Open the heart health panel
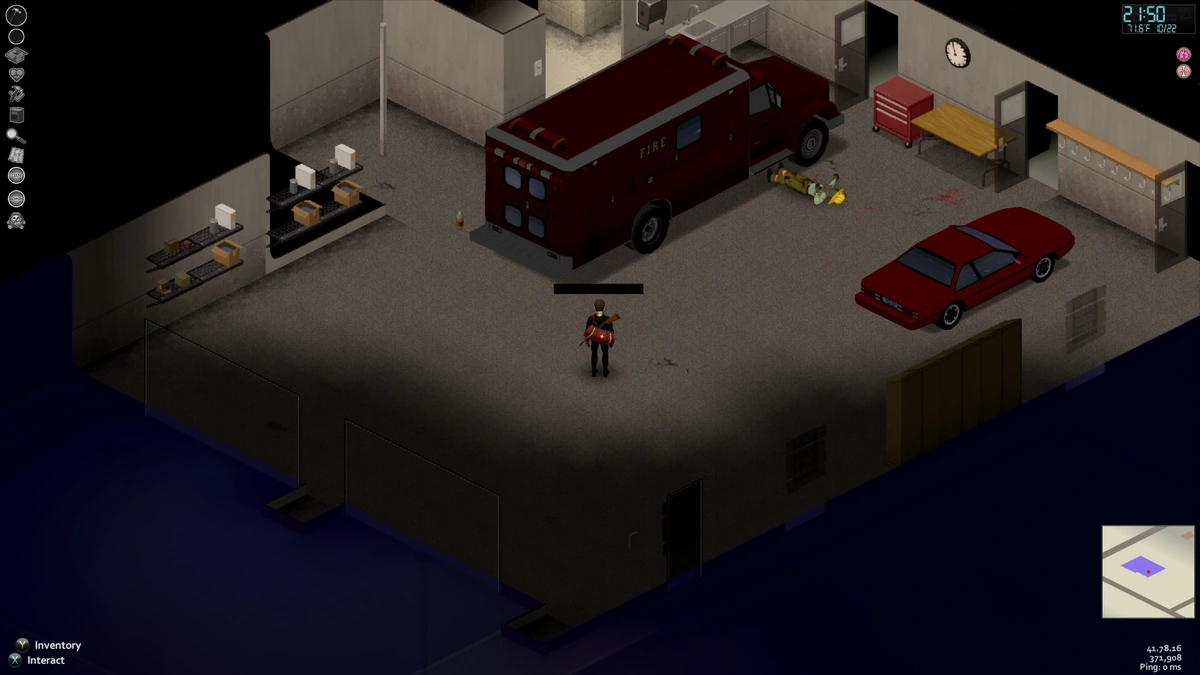This screenshot has width=1200, height=675. point(16,75)
